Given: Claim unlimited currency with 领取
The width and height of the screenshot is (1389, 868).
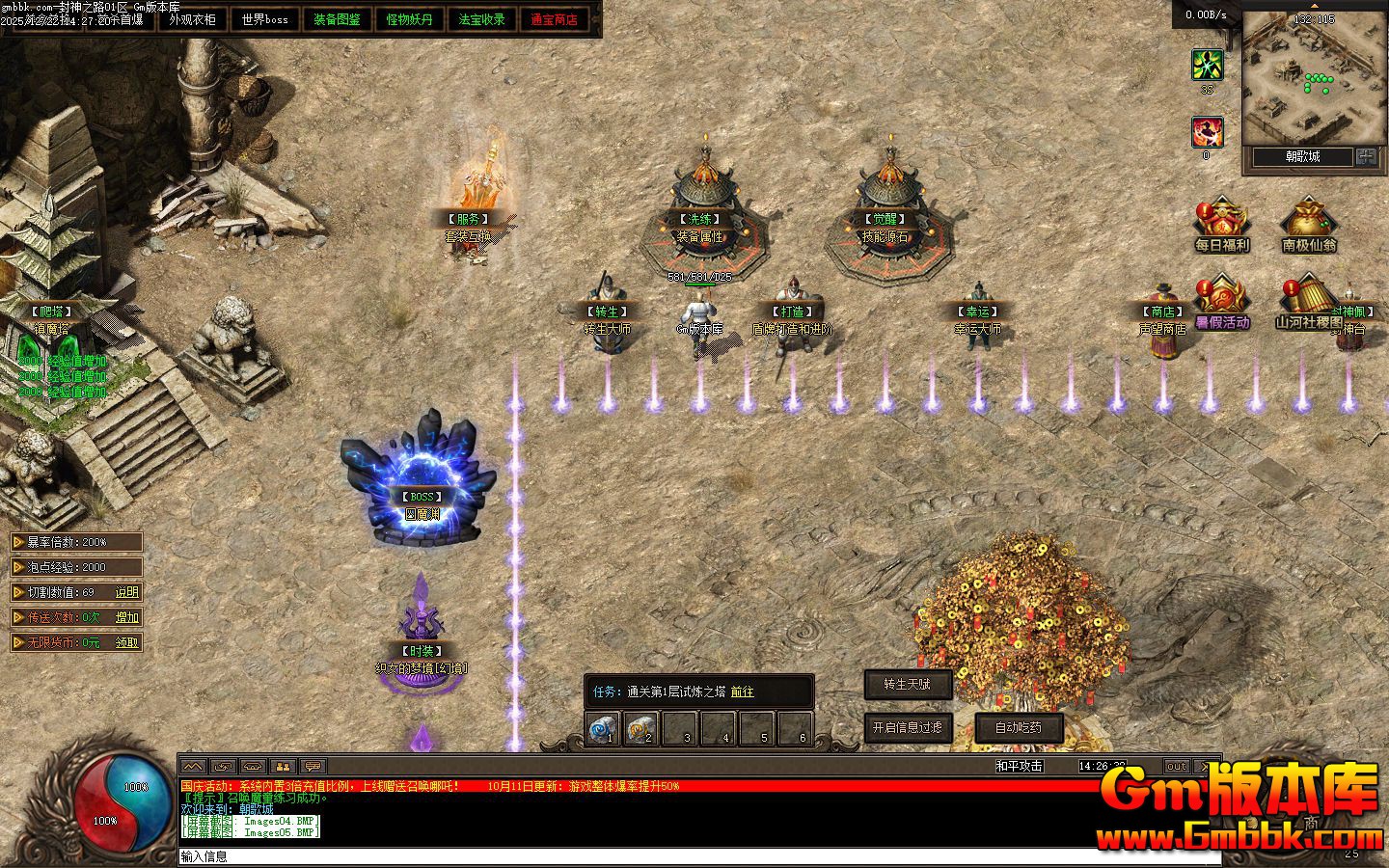Looking at the screenshot, I should tap(126, 642).
